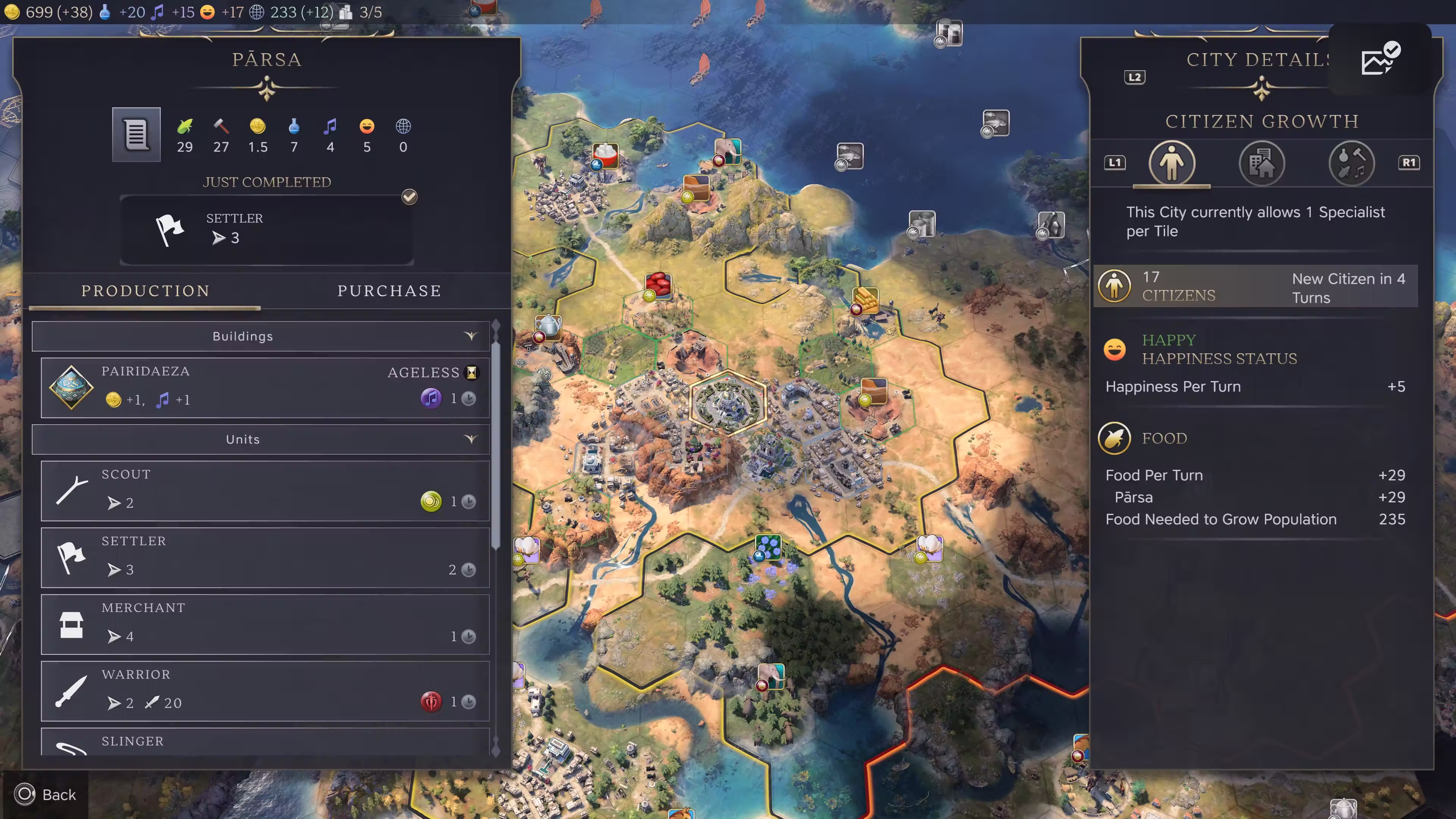The image size is (1456, 819).
Task: Open the buildings tab in City Details
Action: coord(1261,163)
